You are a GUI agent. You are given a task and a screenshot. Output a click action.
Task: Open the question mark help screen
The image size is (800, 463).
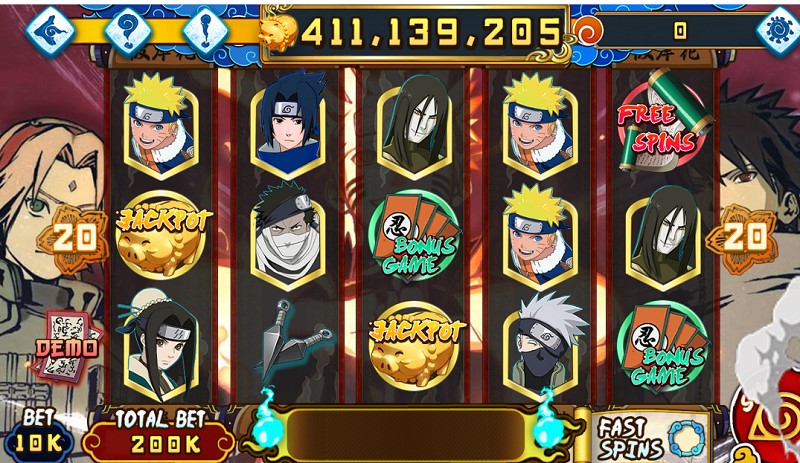coord(128,28)
